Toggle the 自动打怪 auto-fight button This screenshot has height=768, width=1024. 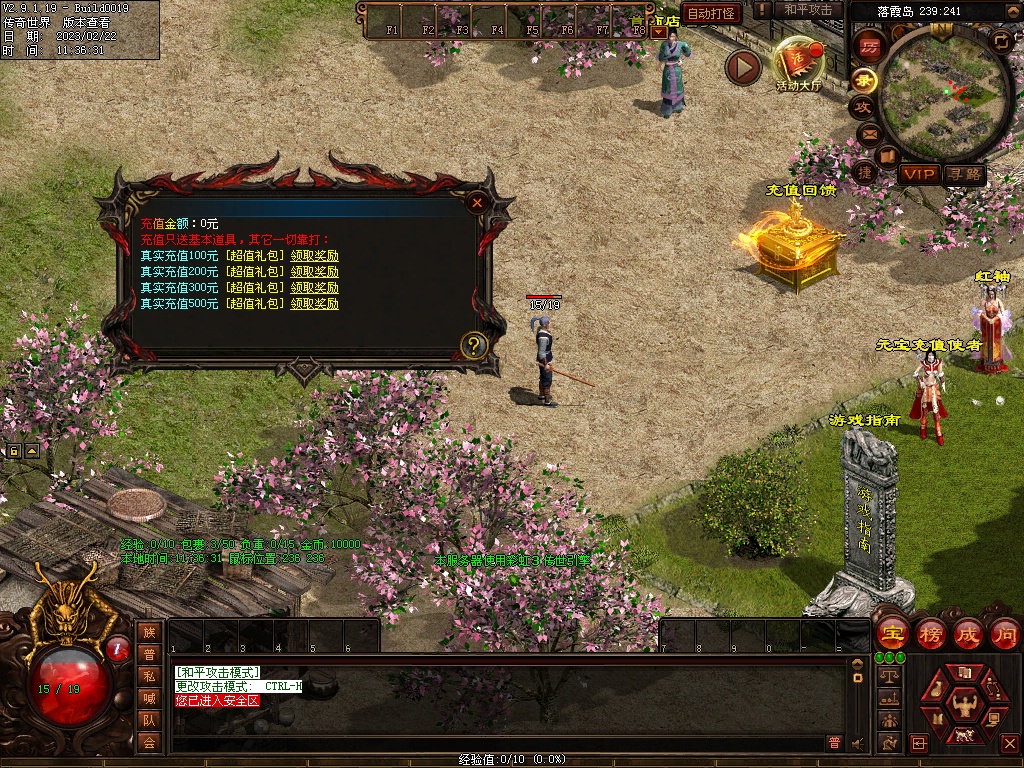(711, 13)
